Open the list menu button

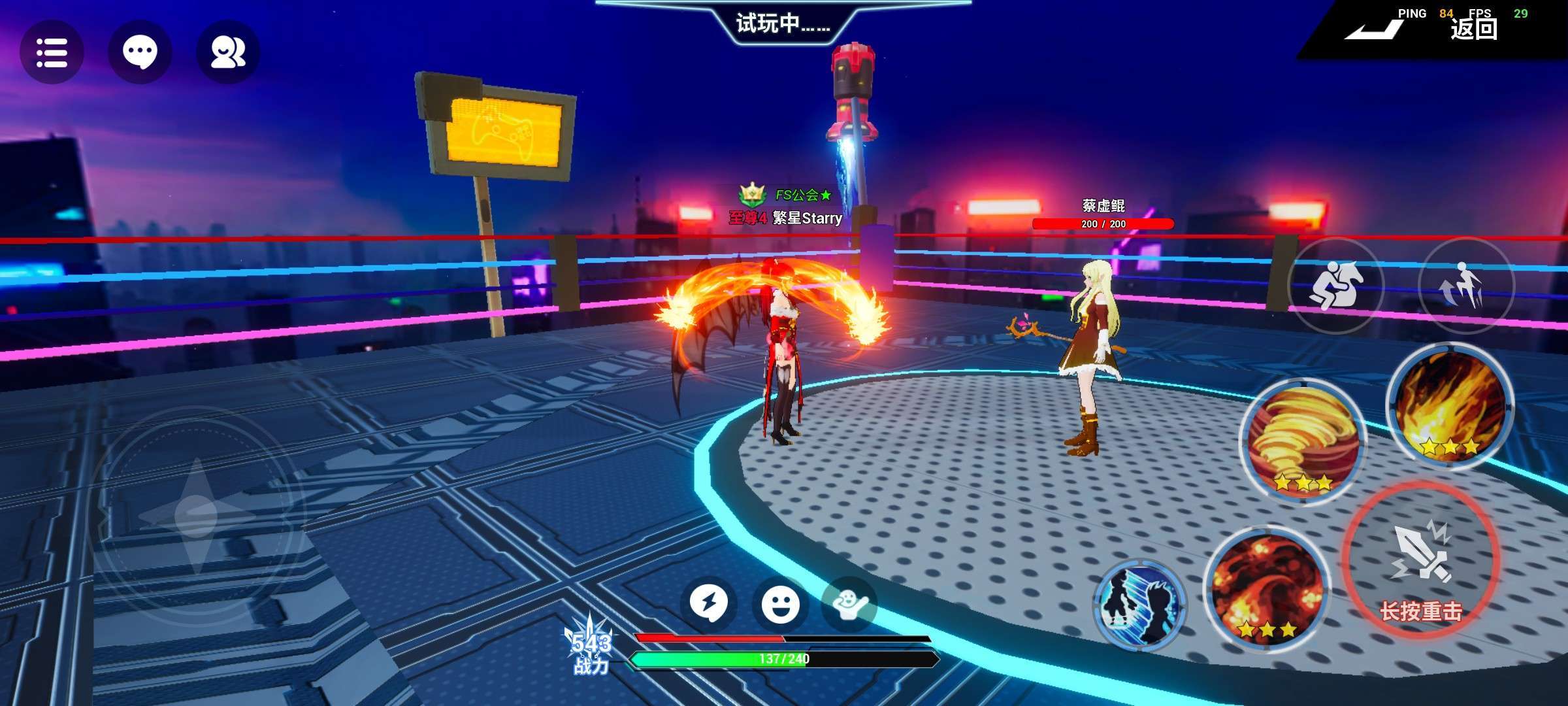coord(52,52)
